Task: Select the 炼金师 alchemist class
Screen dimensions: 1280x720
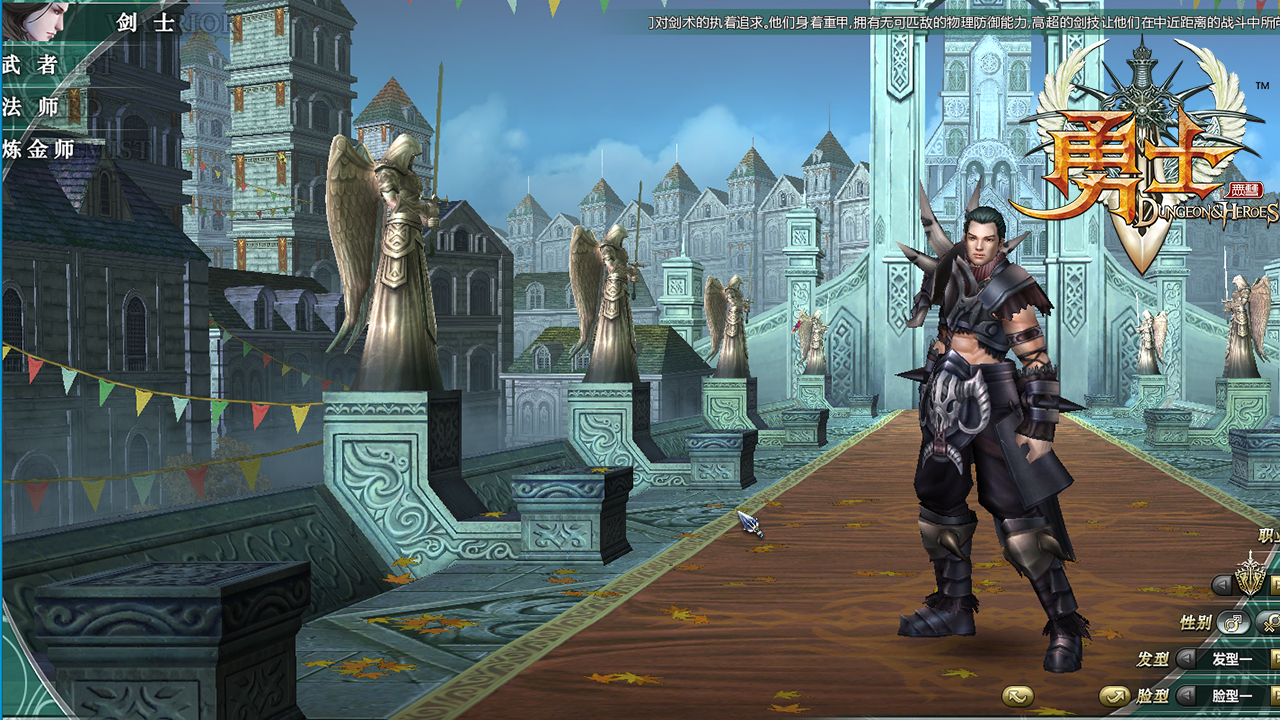Action: point(38,150)
